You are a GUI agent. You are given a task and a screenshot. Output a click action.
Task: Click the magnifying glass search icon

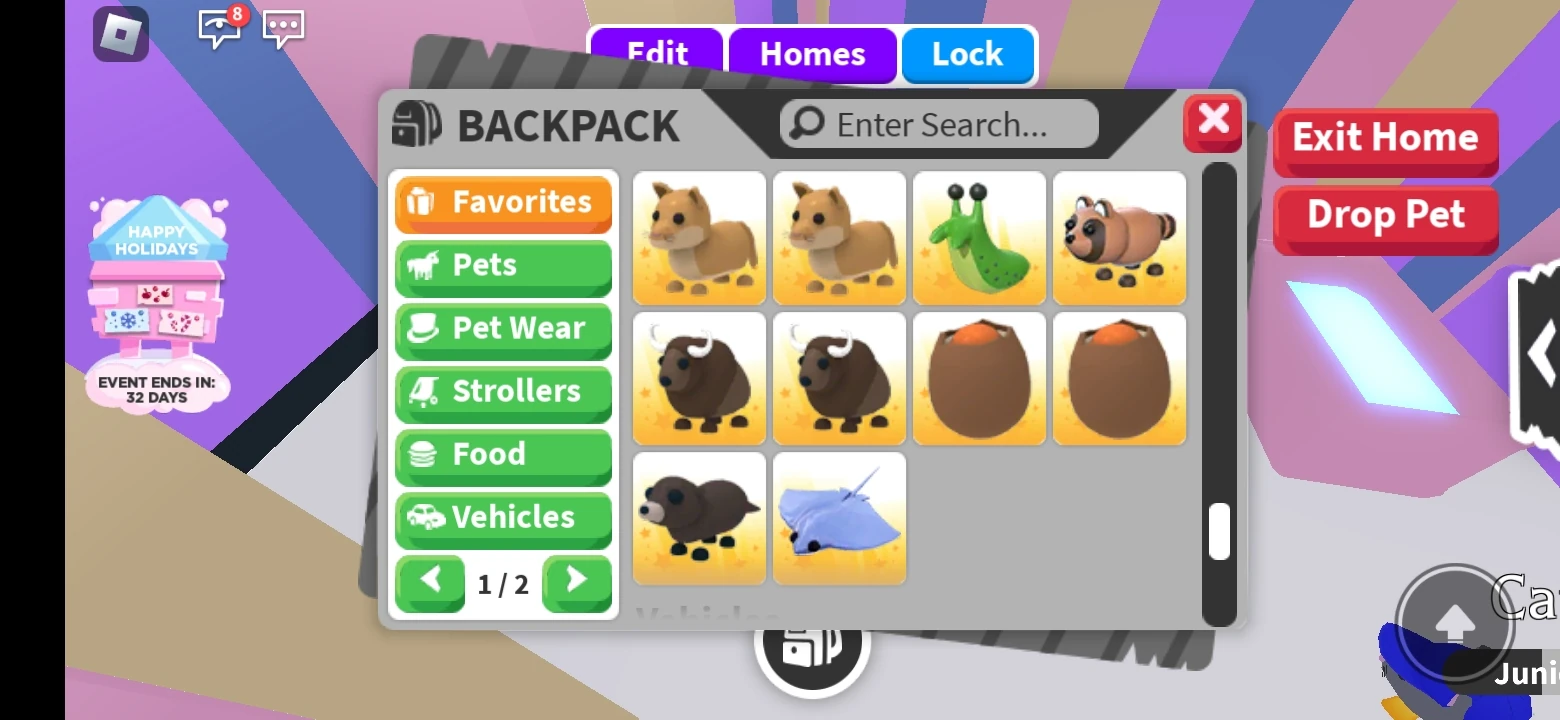click(x=804, y=123)
